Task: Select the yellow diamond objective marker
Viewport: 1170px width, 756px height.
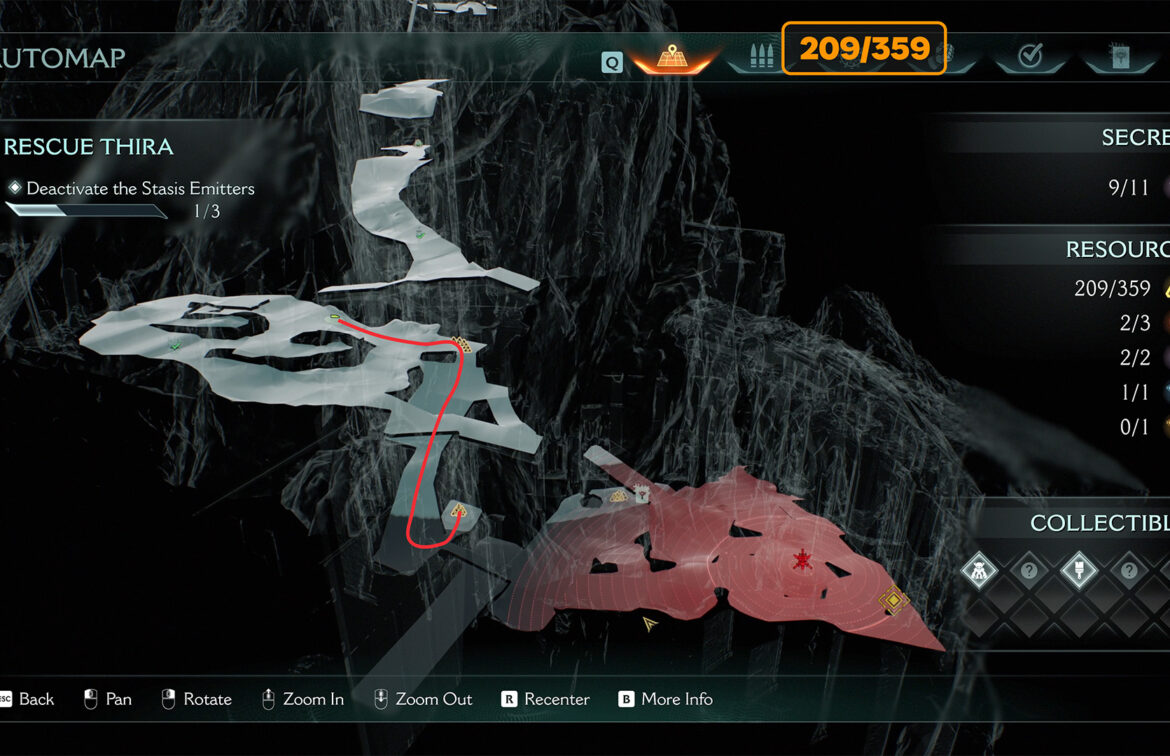Action: 892,600
